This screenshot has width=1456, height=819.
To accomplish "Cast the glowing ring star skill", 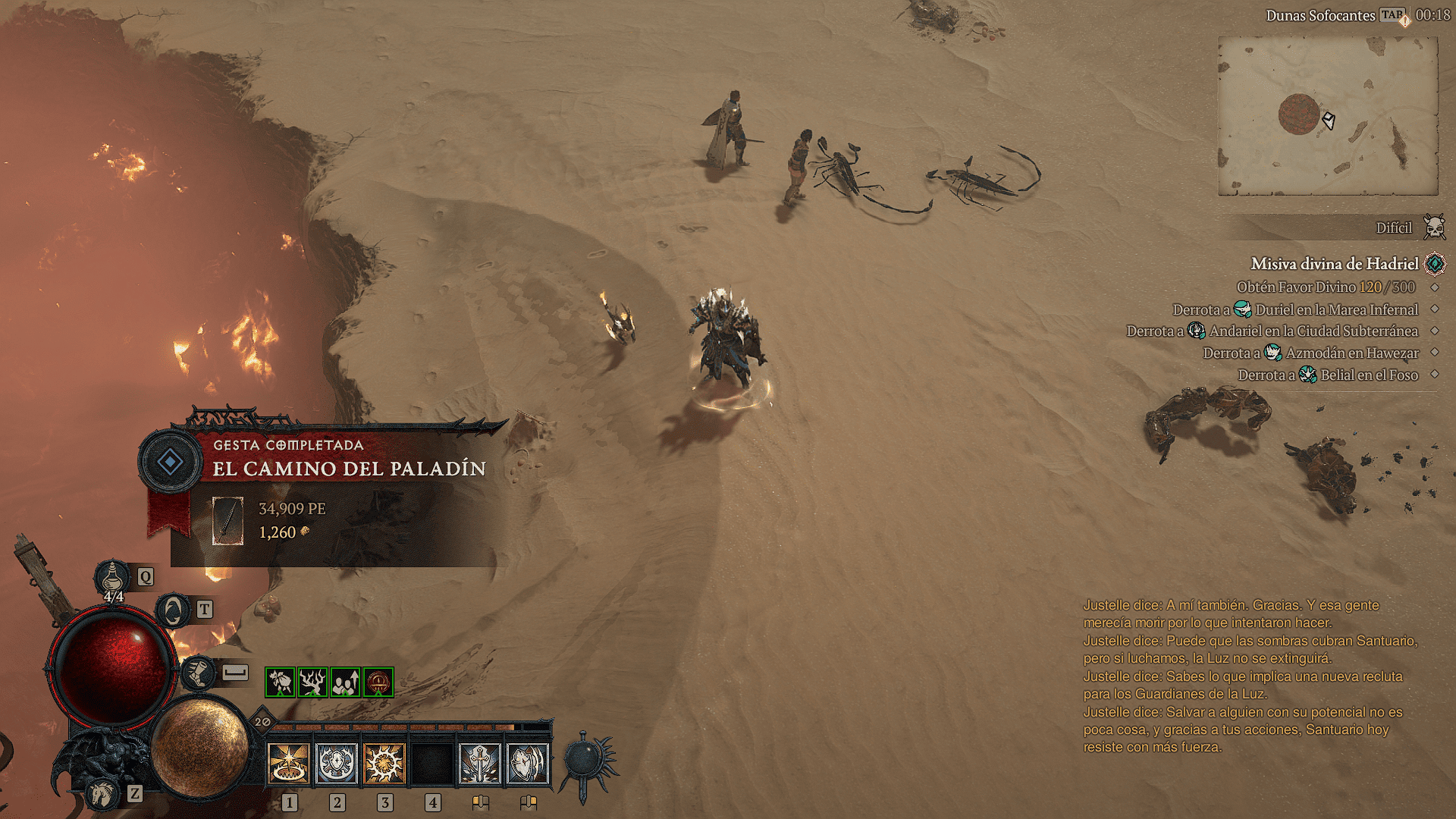I will [x=289, y=763].
